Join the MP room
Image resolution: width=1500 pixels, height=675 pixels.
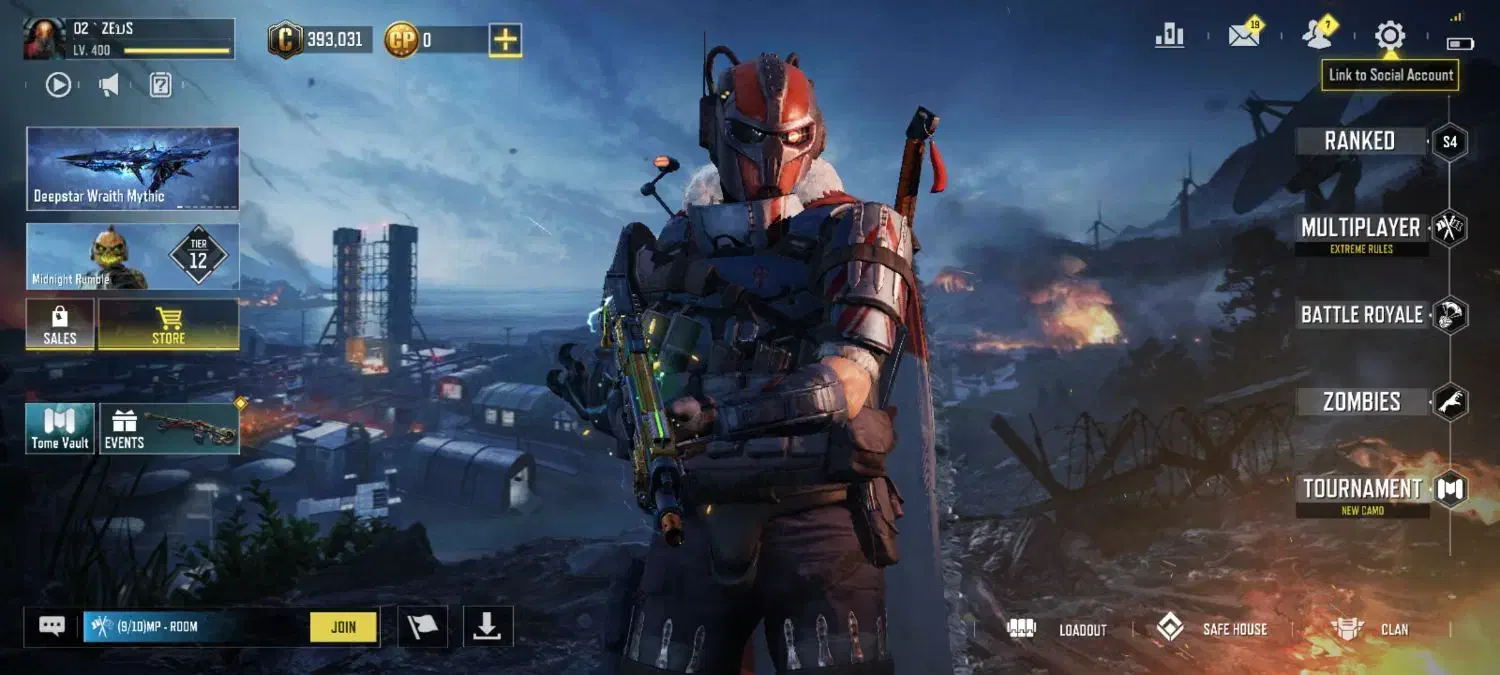click(343, 627)
